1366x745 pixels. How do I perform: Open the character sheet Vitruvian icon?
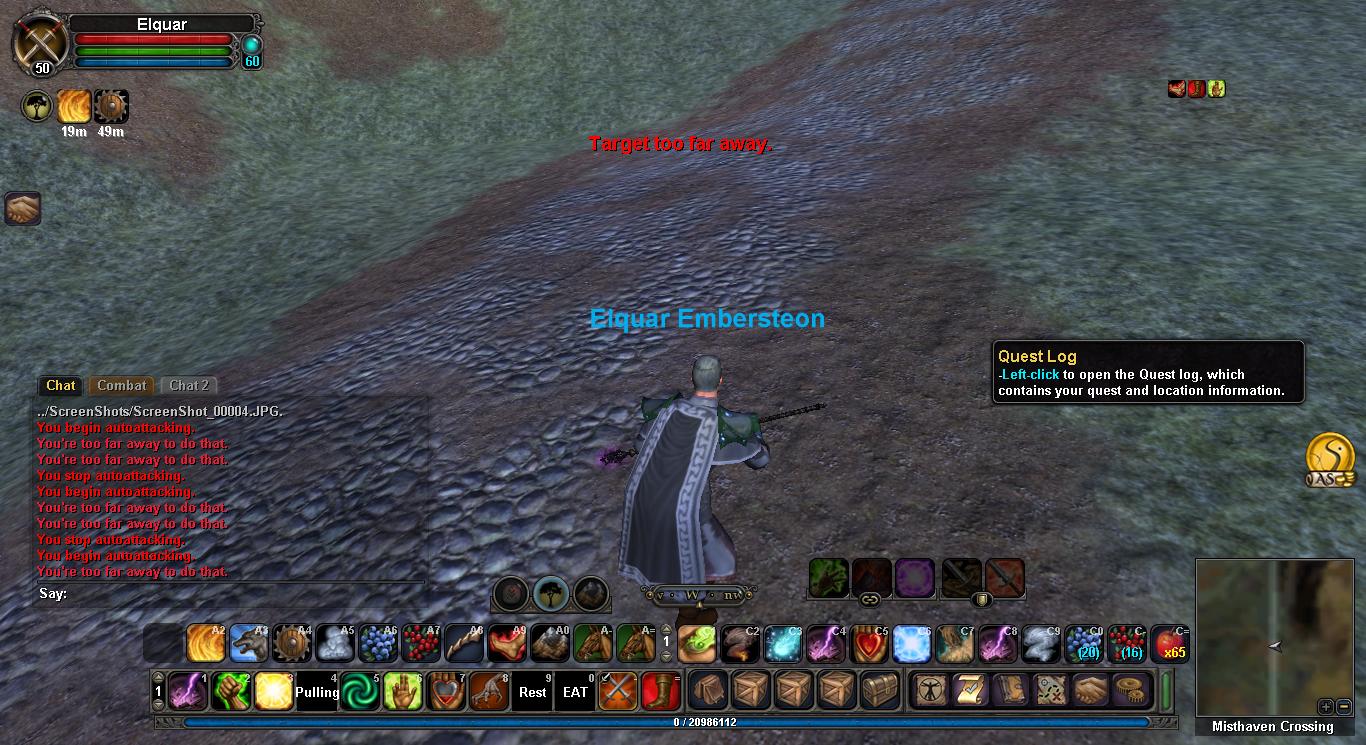[x=929, y=691]
